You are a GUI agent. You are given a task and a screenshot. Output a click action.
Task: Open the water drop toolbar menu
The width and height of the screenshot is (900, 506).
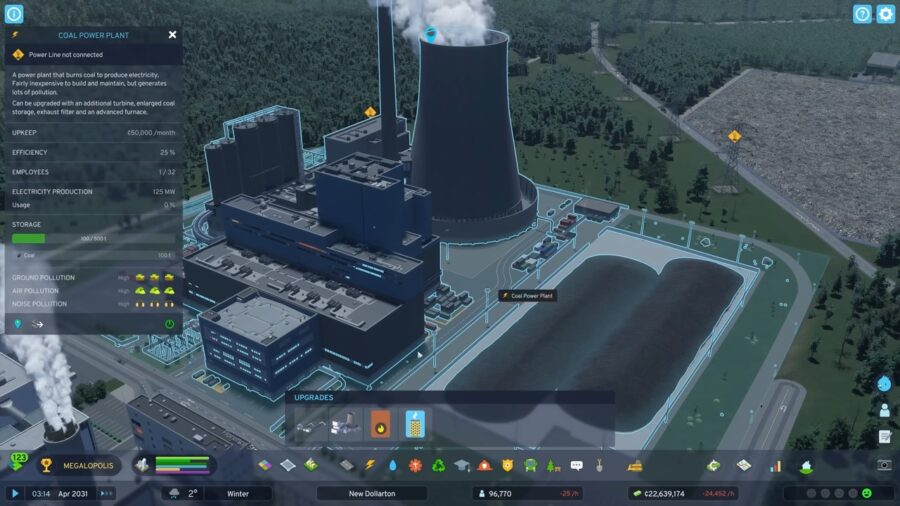coord(393,465)
